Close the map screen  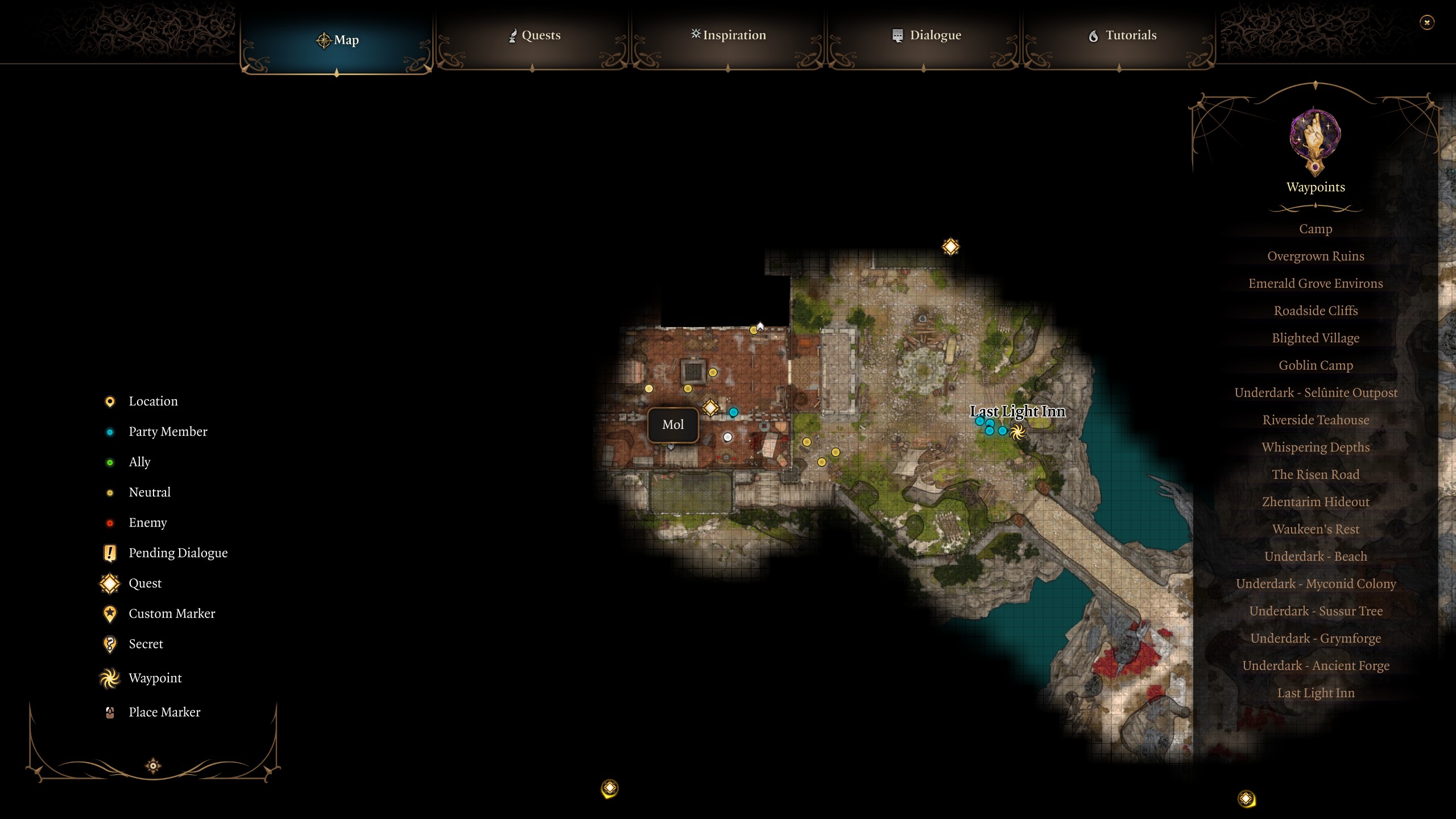(1428, 22)
